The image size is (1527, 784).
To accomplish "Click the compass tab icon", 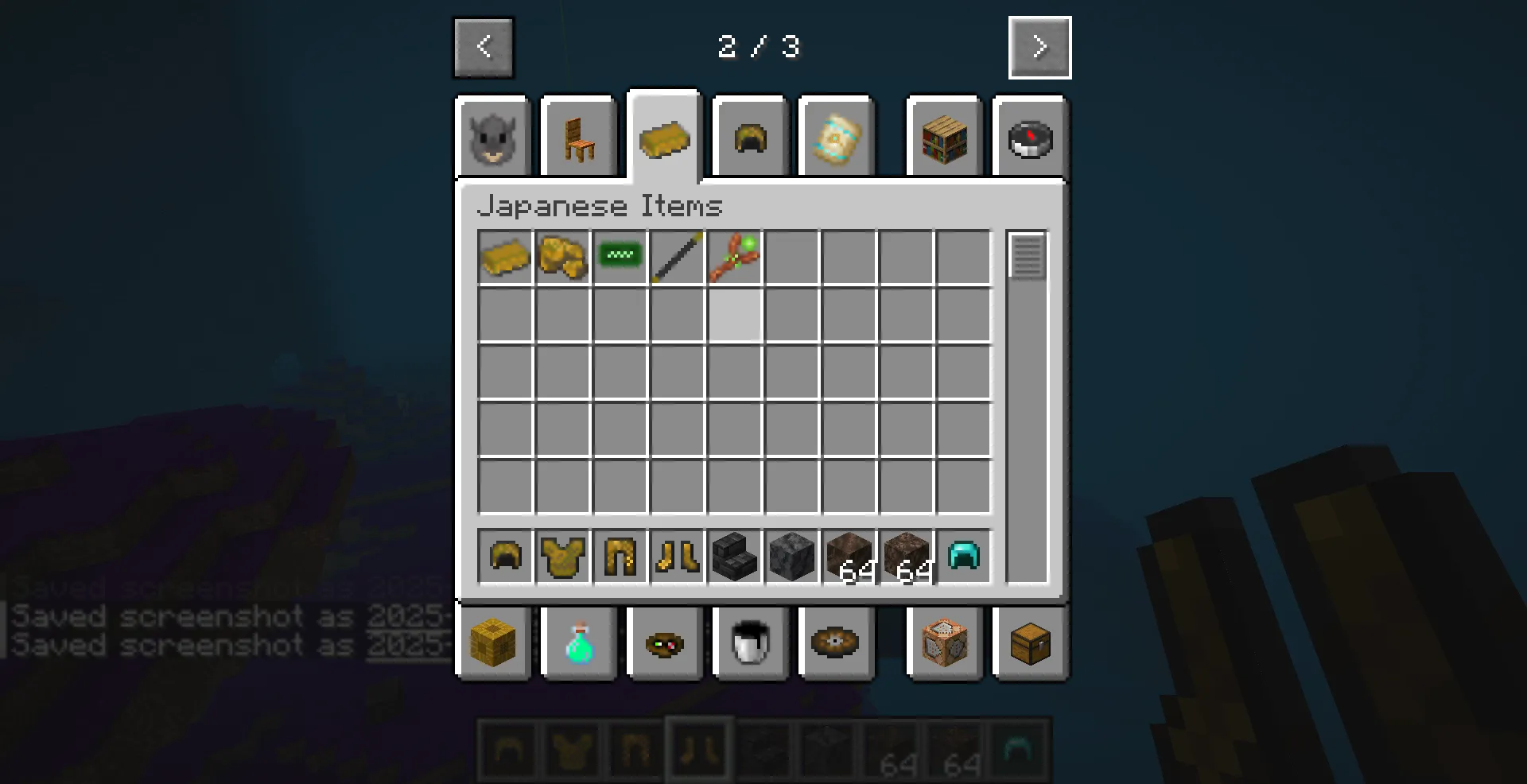I will [x=1030, y=137].
